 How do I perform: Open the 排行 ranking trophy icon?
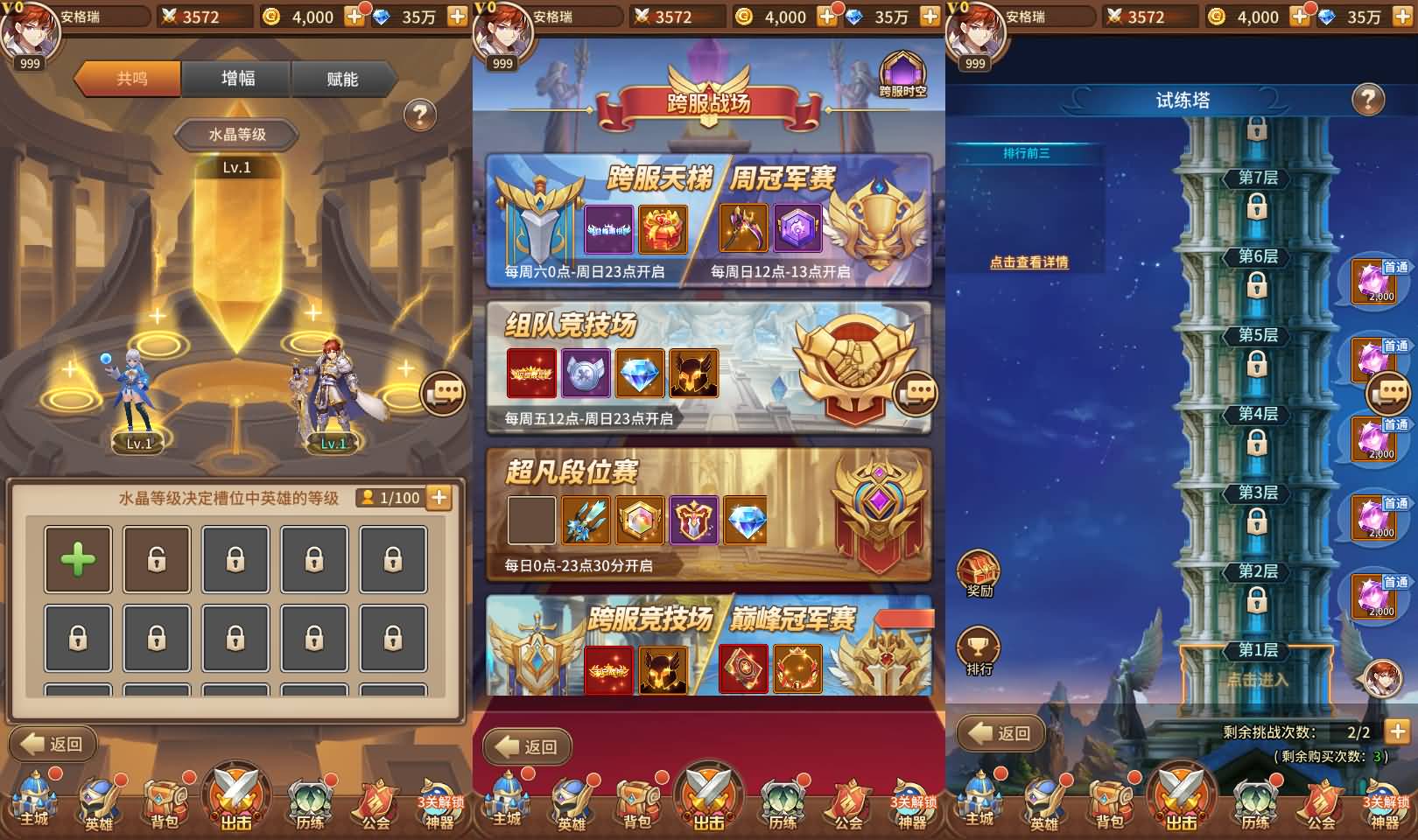(x=978, y=646)
